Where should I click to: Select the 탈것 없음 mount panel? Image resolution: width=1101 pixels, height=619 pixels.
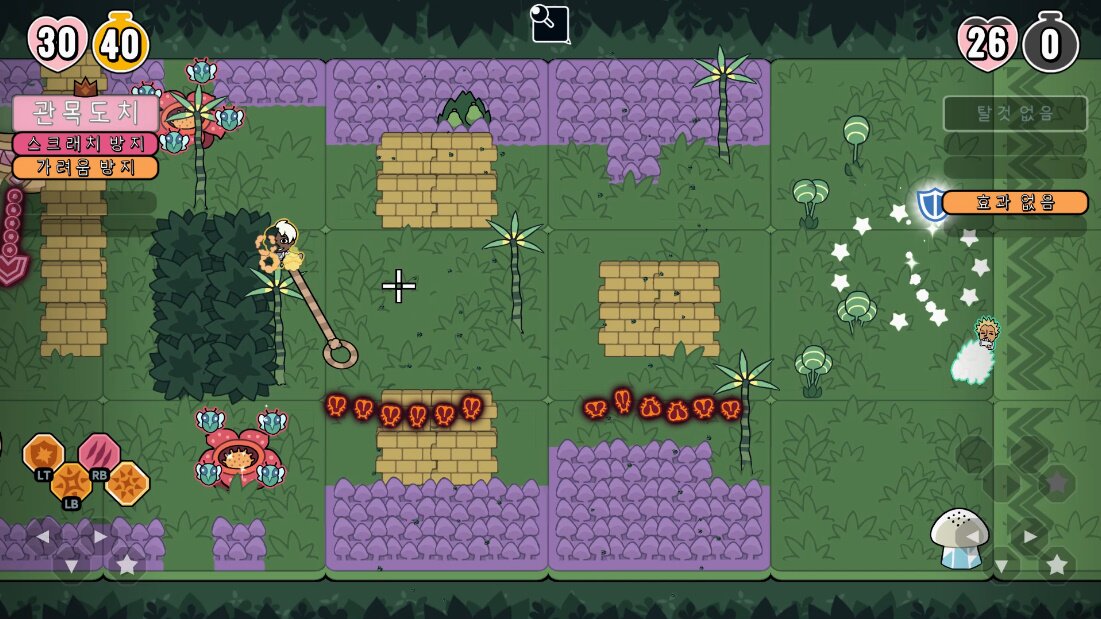(x=1015, y=113)
